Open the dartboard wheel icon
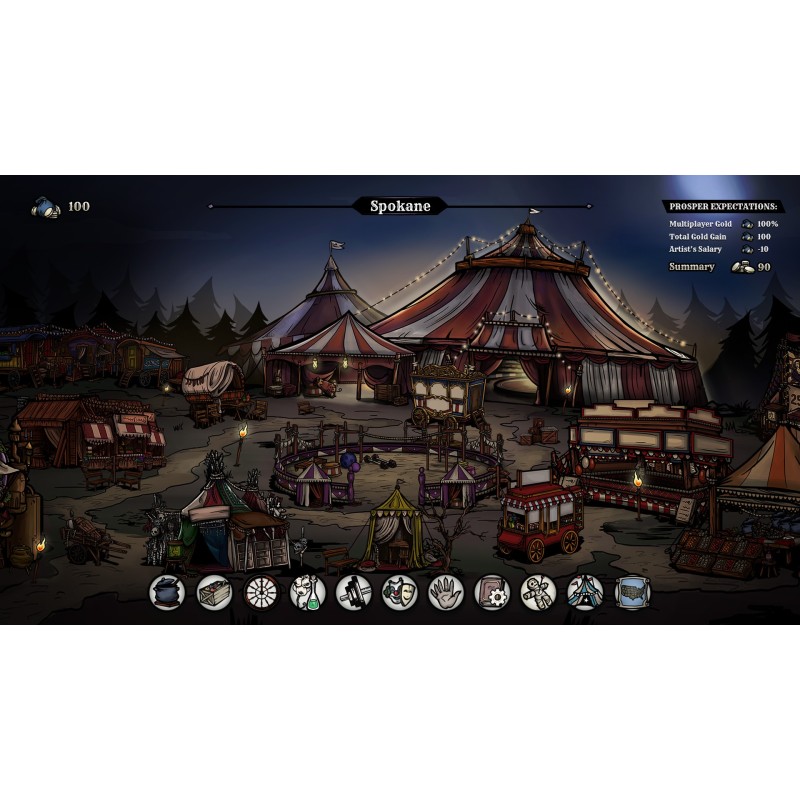 tap(261, 592)
